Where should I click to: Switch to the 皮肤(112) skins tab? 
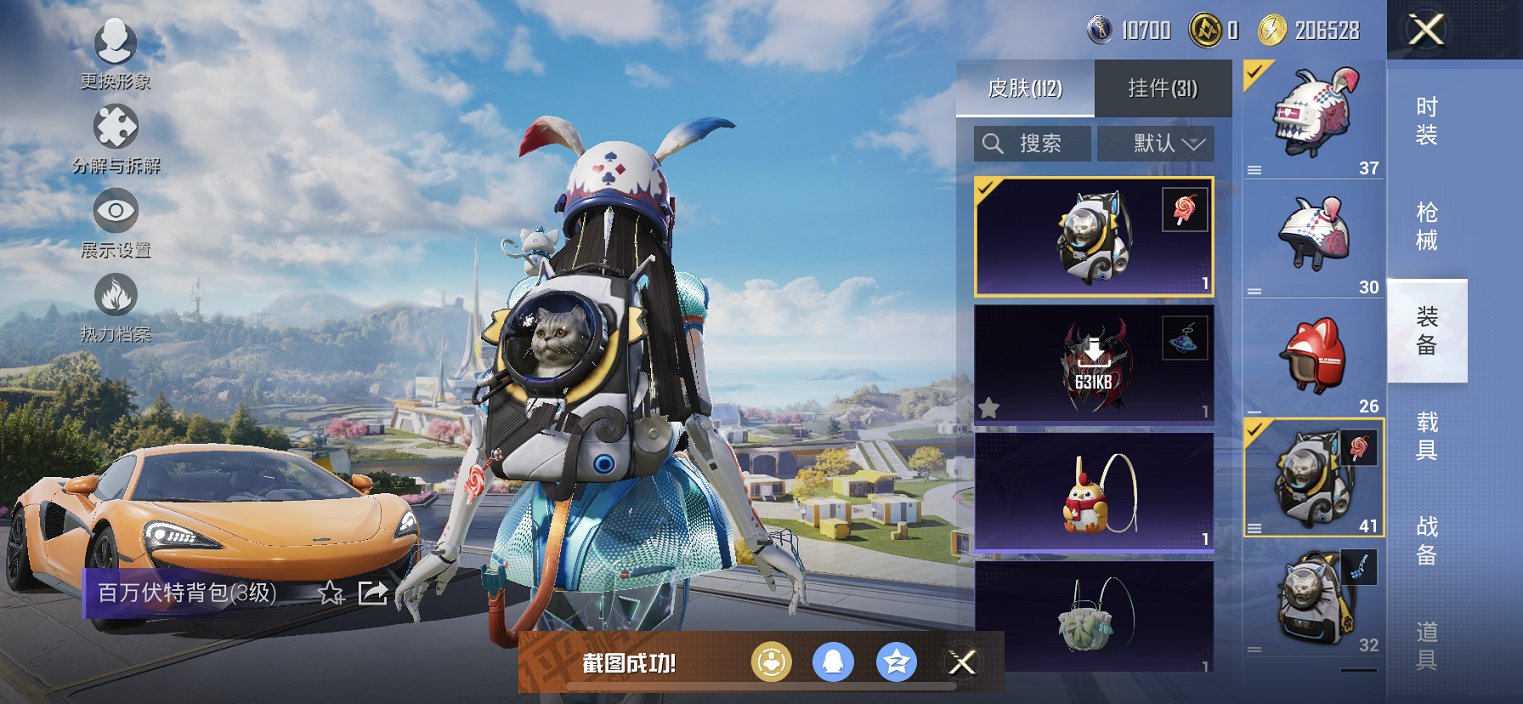[x=1025, y=88]
